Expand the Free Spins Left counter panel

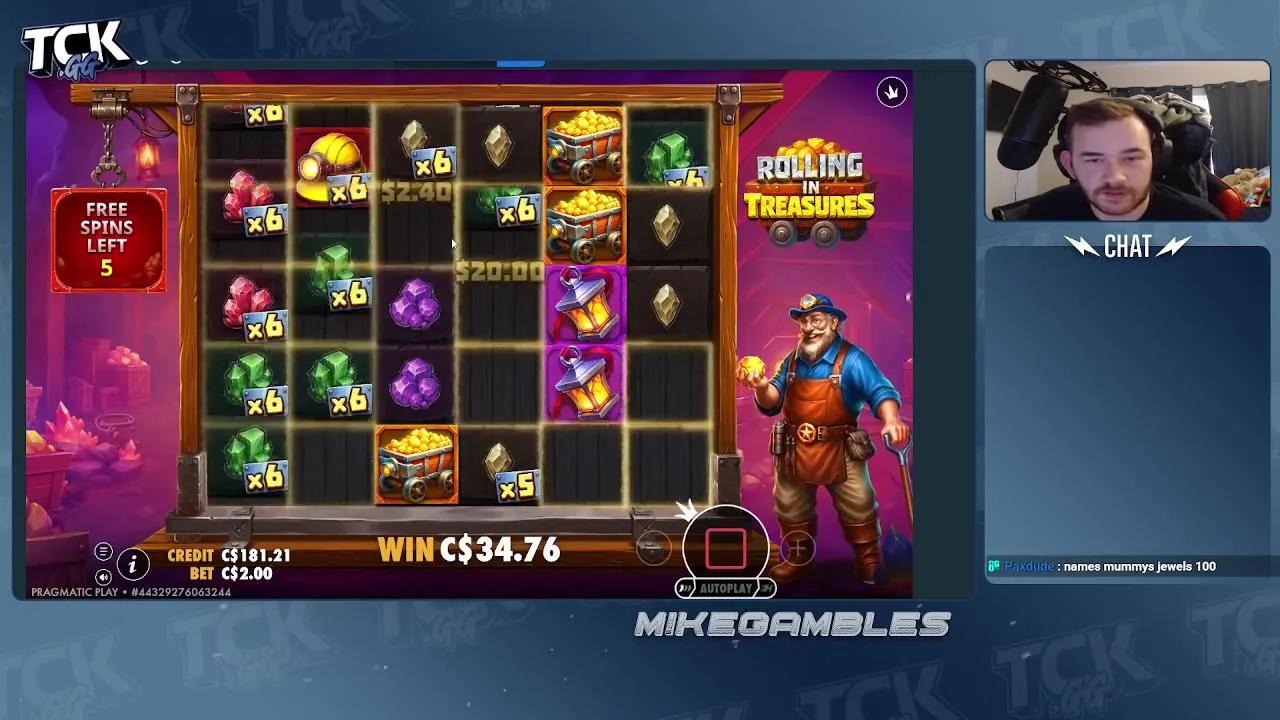[x=108, y=239]
